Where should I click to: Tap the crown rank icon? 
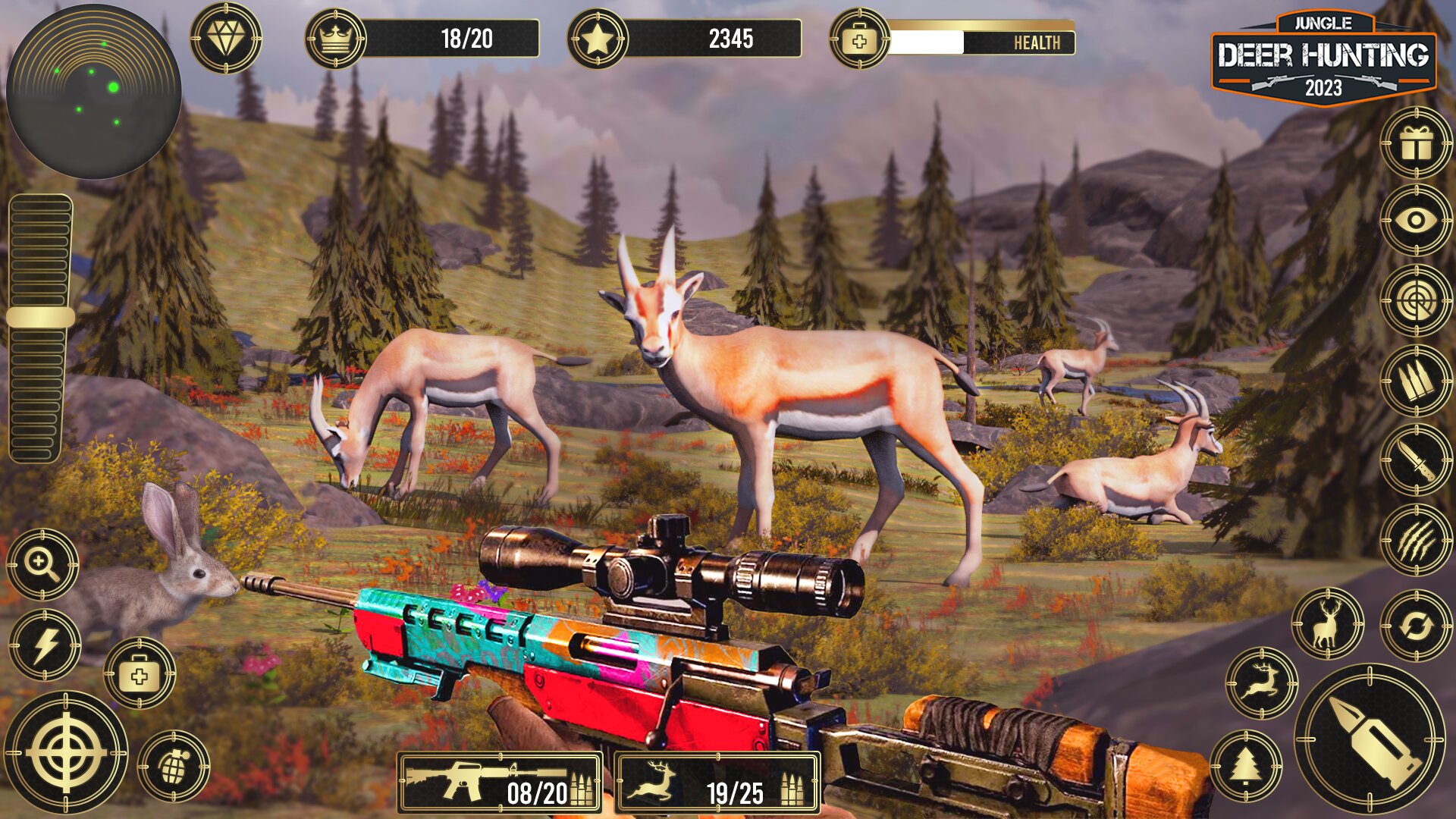334,39
